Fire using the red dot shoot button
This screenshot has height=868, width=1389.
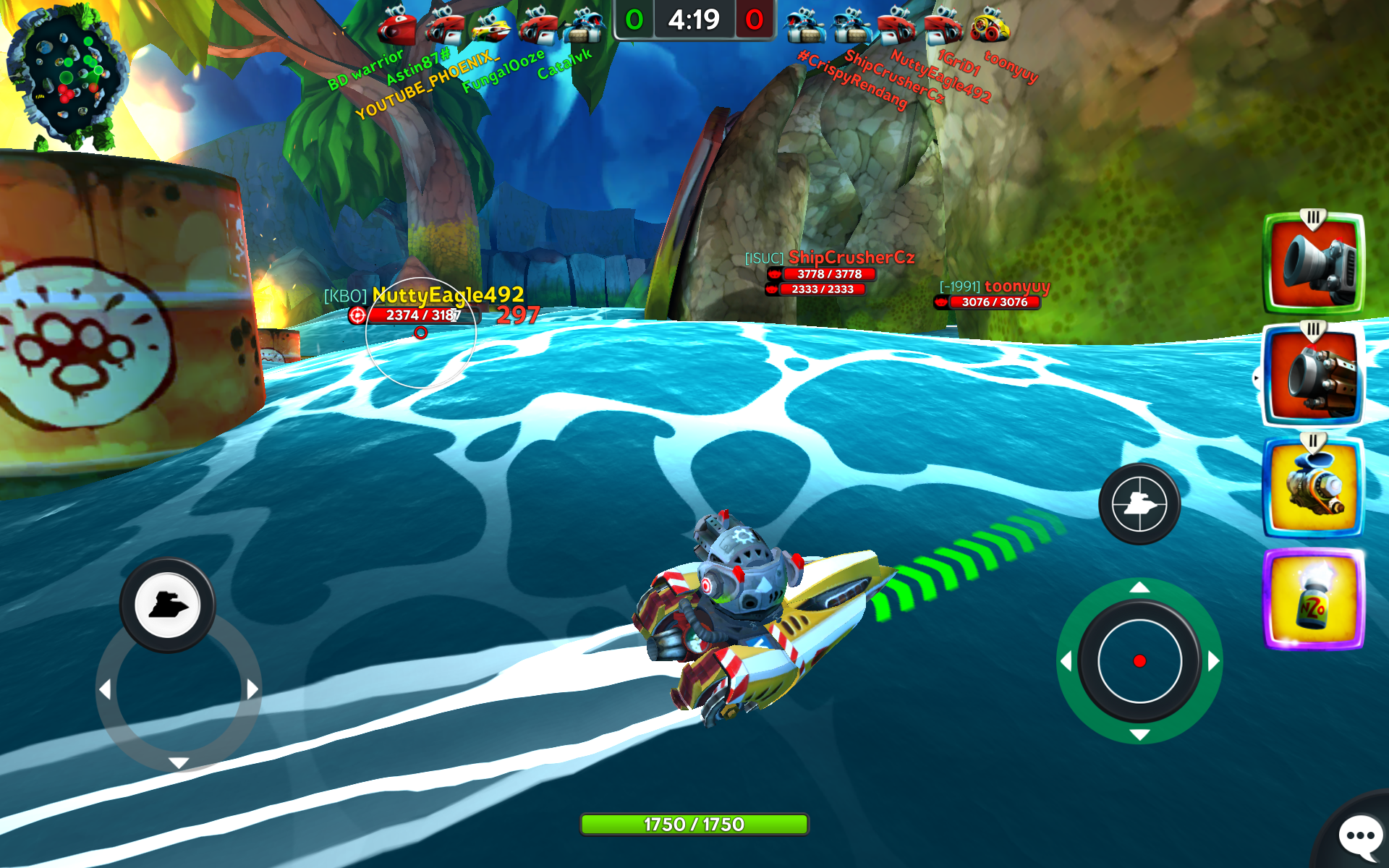coord(1139,660)
